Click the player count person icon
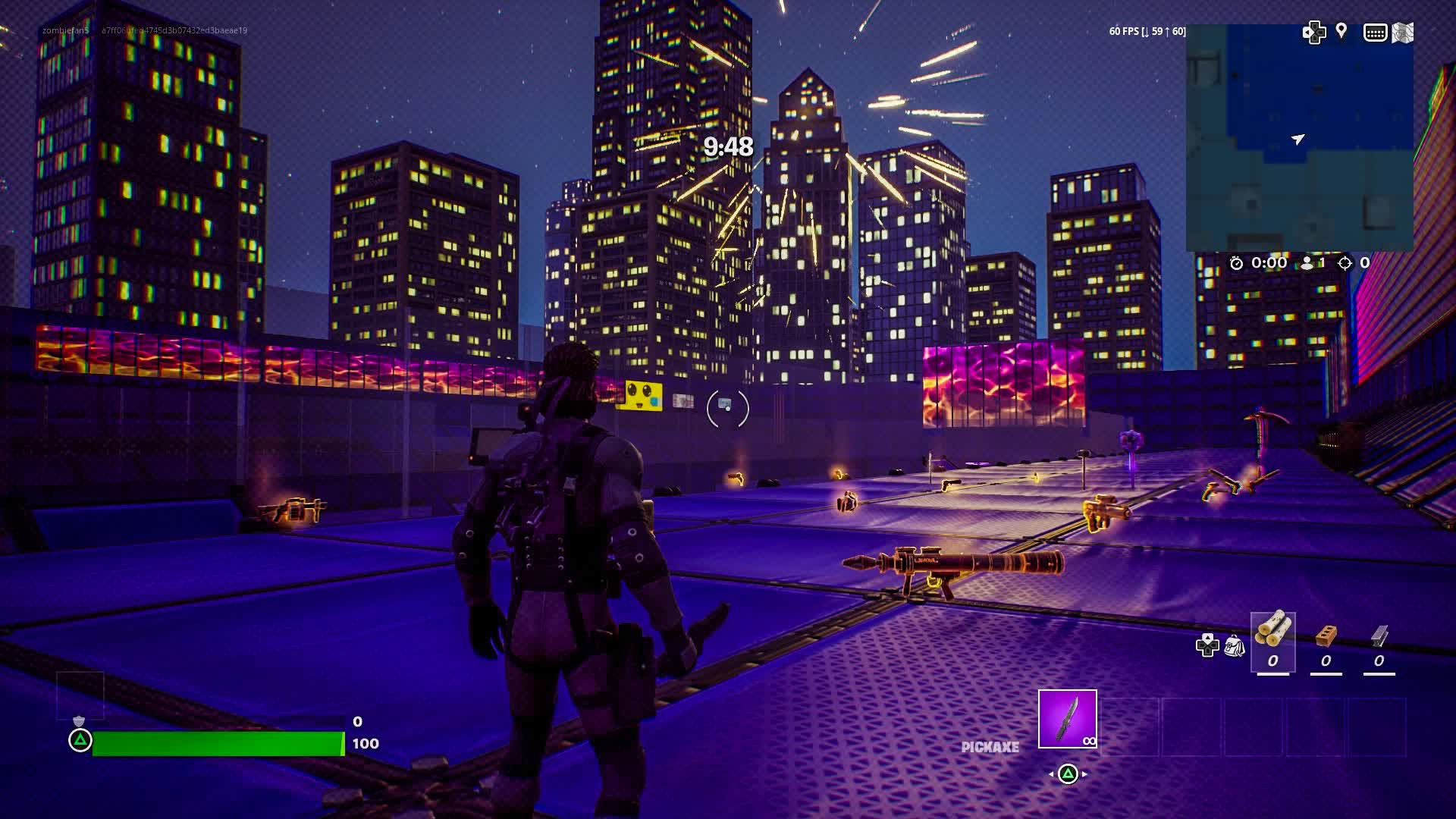This screenshot has width=1456, height=819. (x=1307, y=263)
